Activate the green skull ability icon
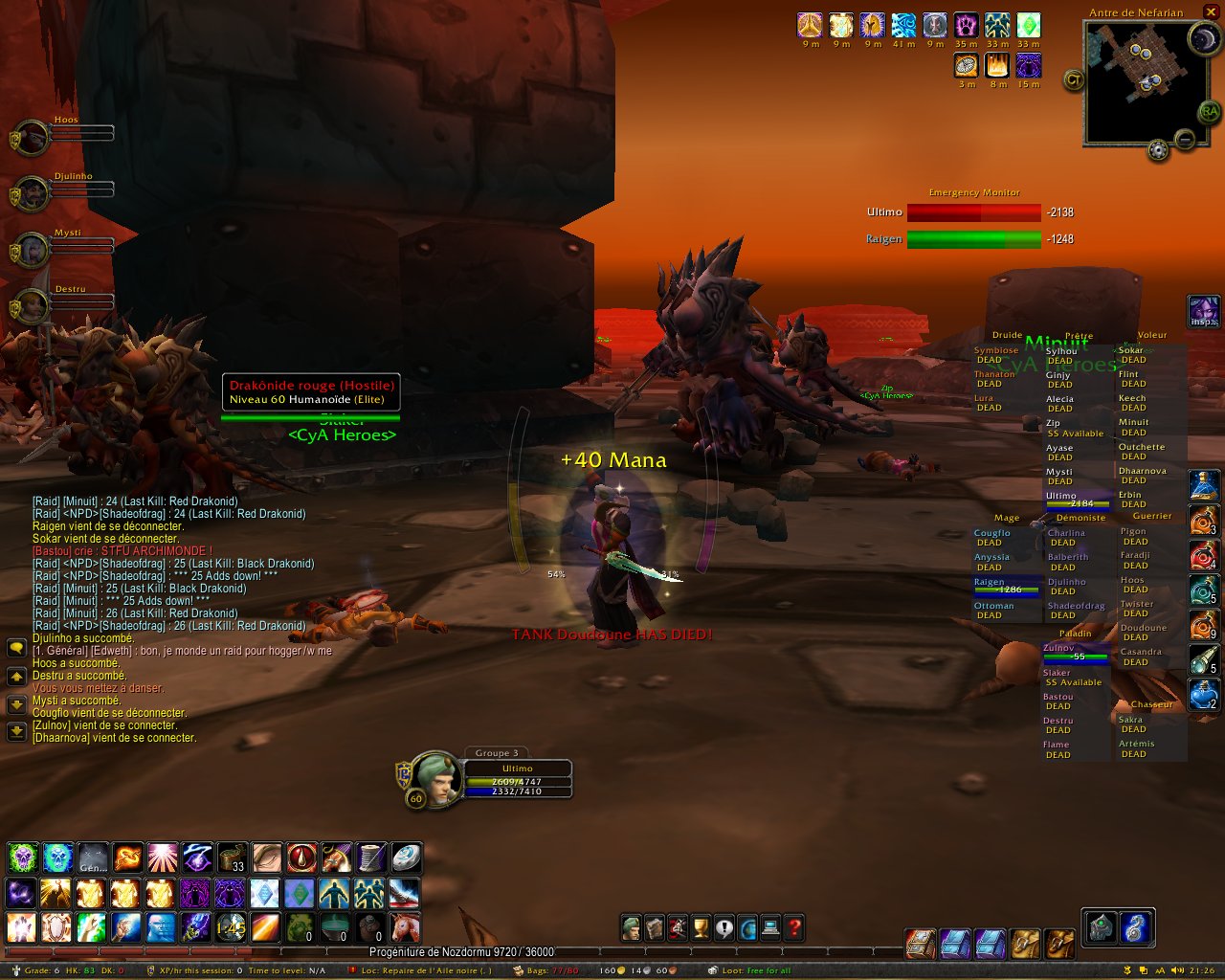 (x=23, y=857)
